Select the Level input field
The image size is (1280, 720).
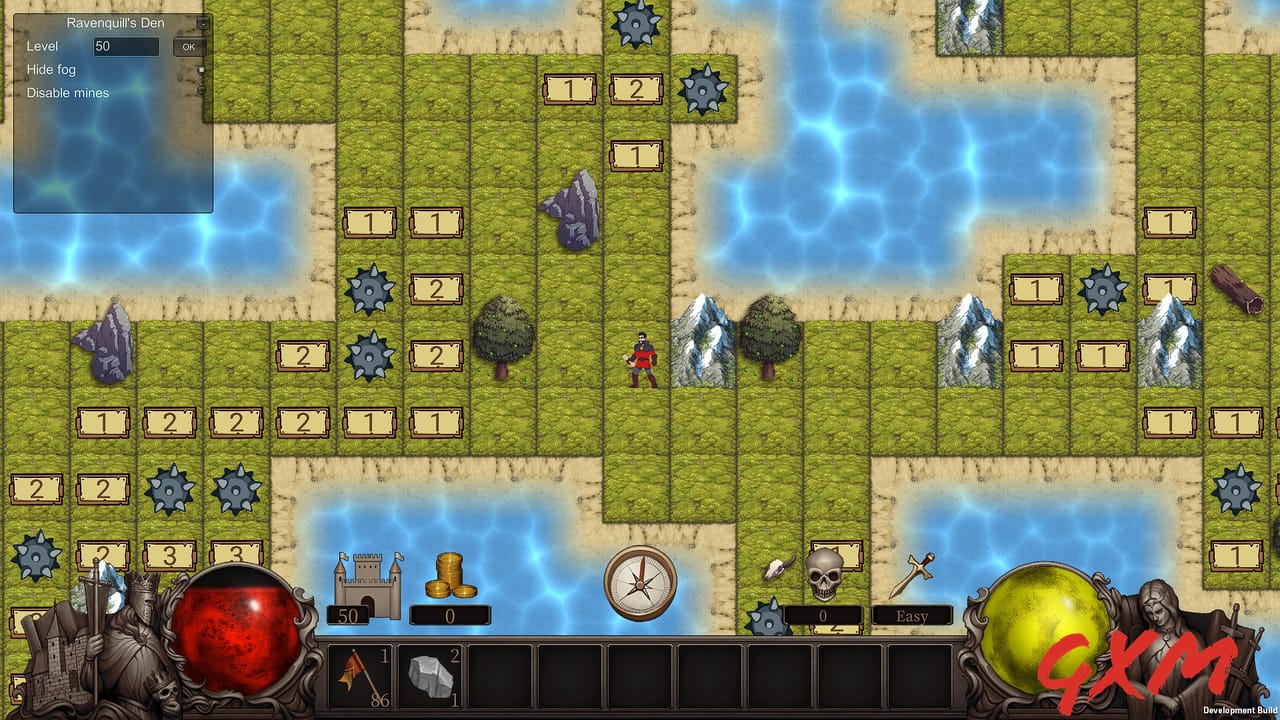125,46
